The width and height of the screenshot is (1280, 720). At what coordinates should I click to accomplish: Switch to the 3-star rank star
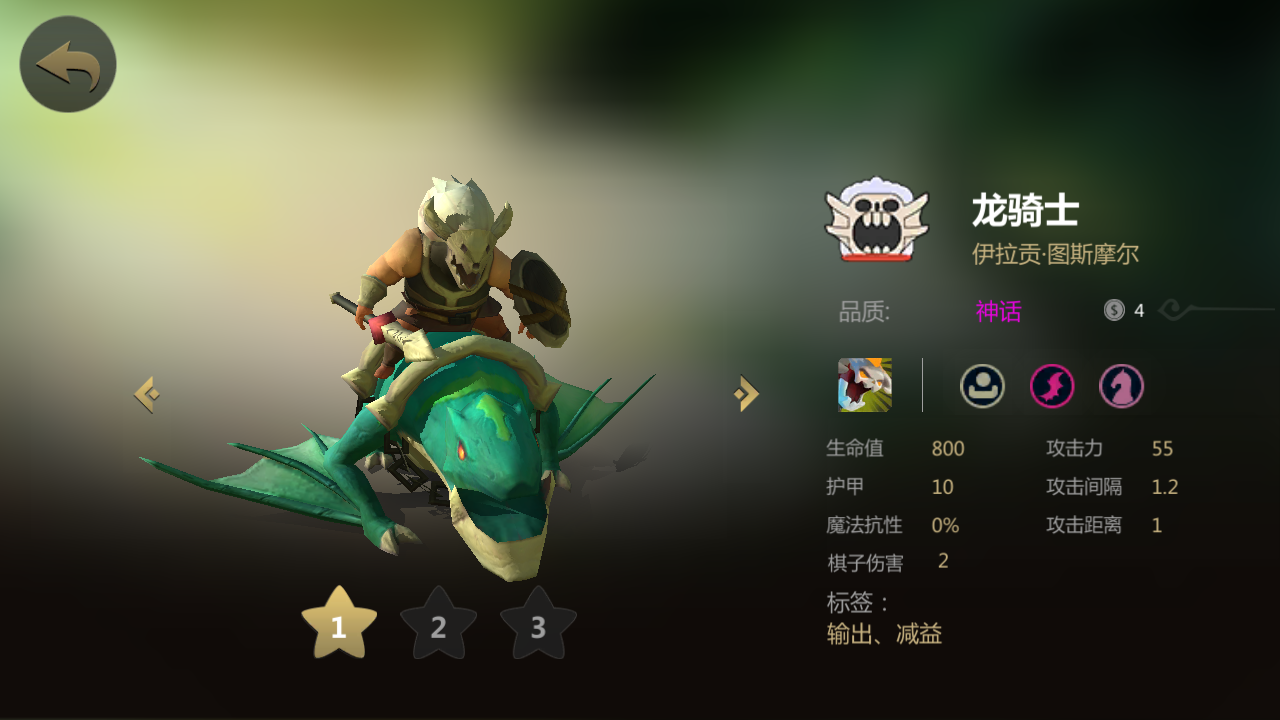point(538,628)
